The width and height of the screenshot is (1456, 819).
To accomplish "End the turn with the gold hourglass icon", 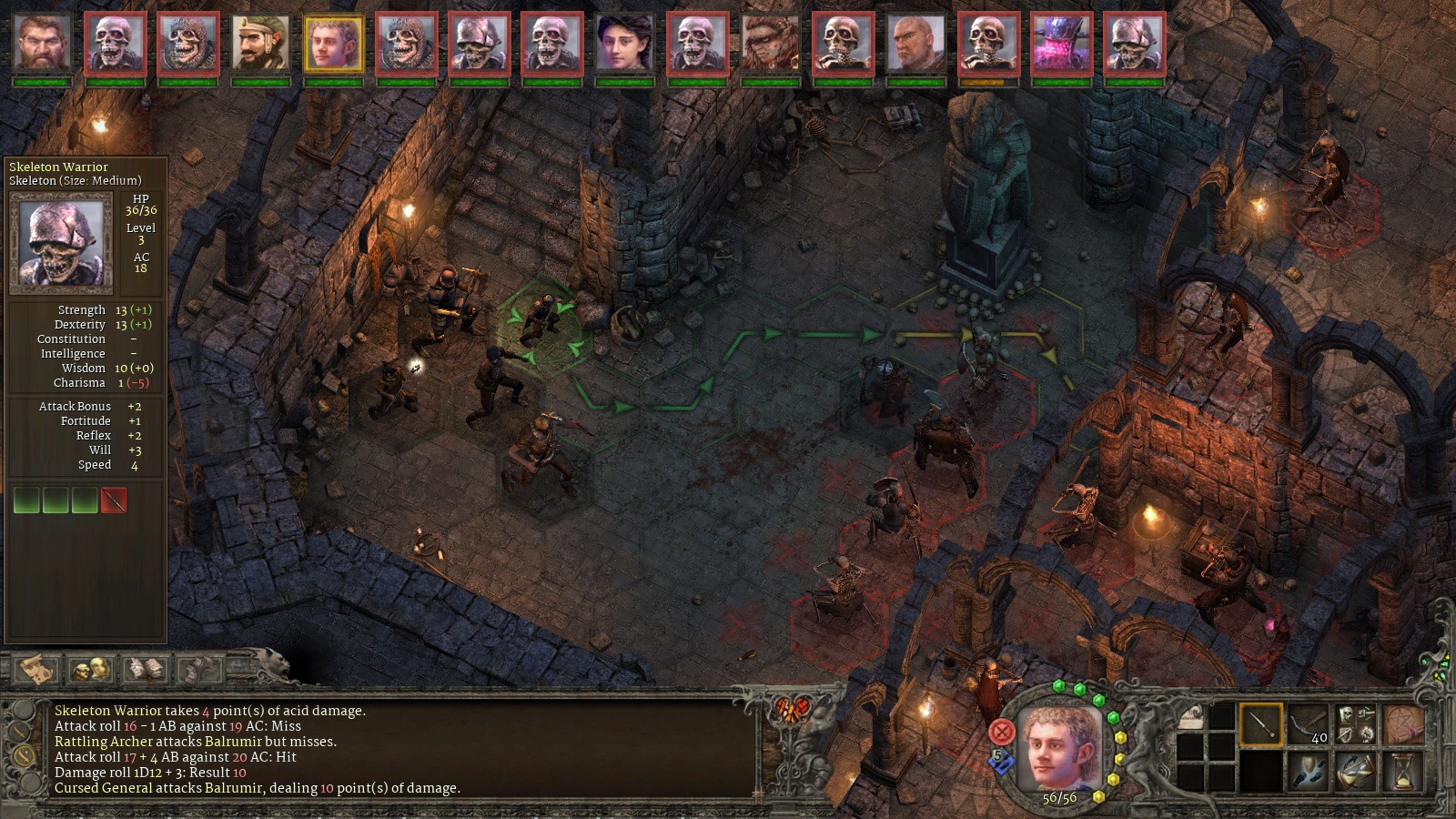I will pyautogui.click(x=1401, y=771).
